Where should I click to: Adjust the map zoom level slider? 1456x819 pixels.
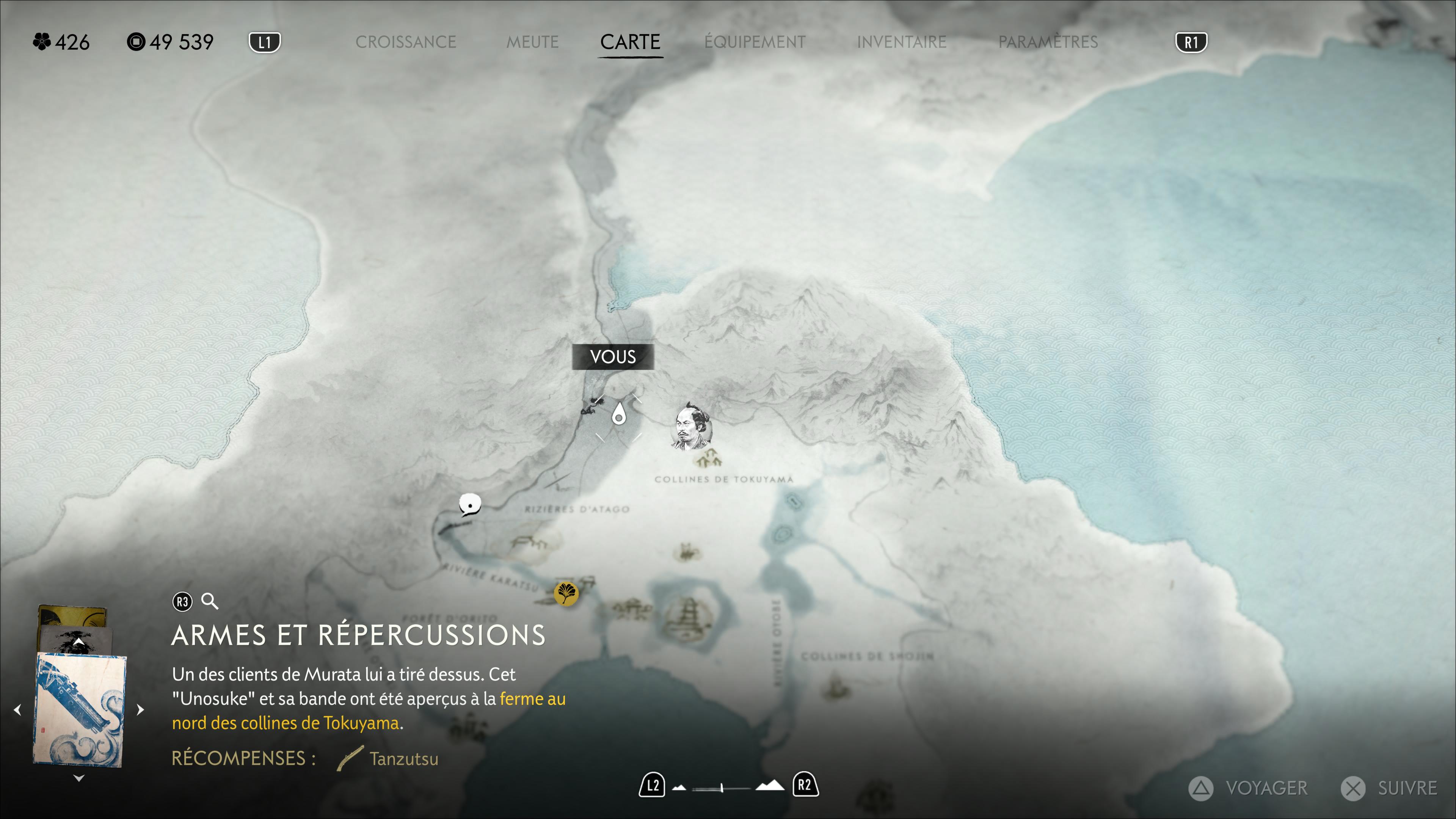pyautogui.click(x=722, y=788)
